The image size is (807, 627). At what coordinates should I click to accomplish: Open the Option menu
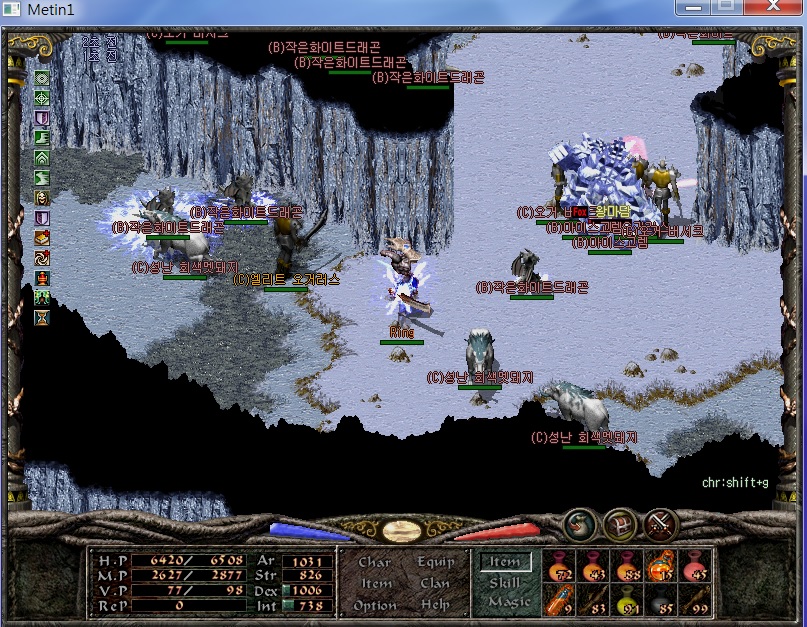[375, 605]
